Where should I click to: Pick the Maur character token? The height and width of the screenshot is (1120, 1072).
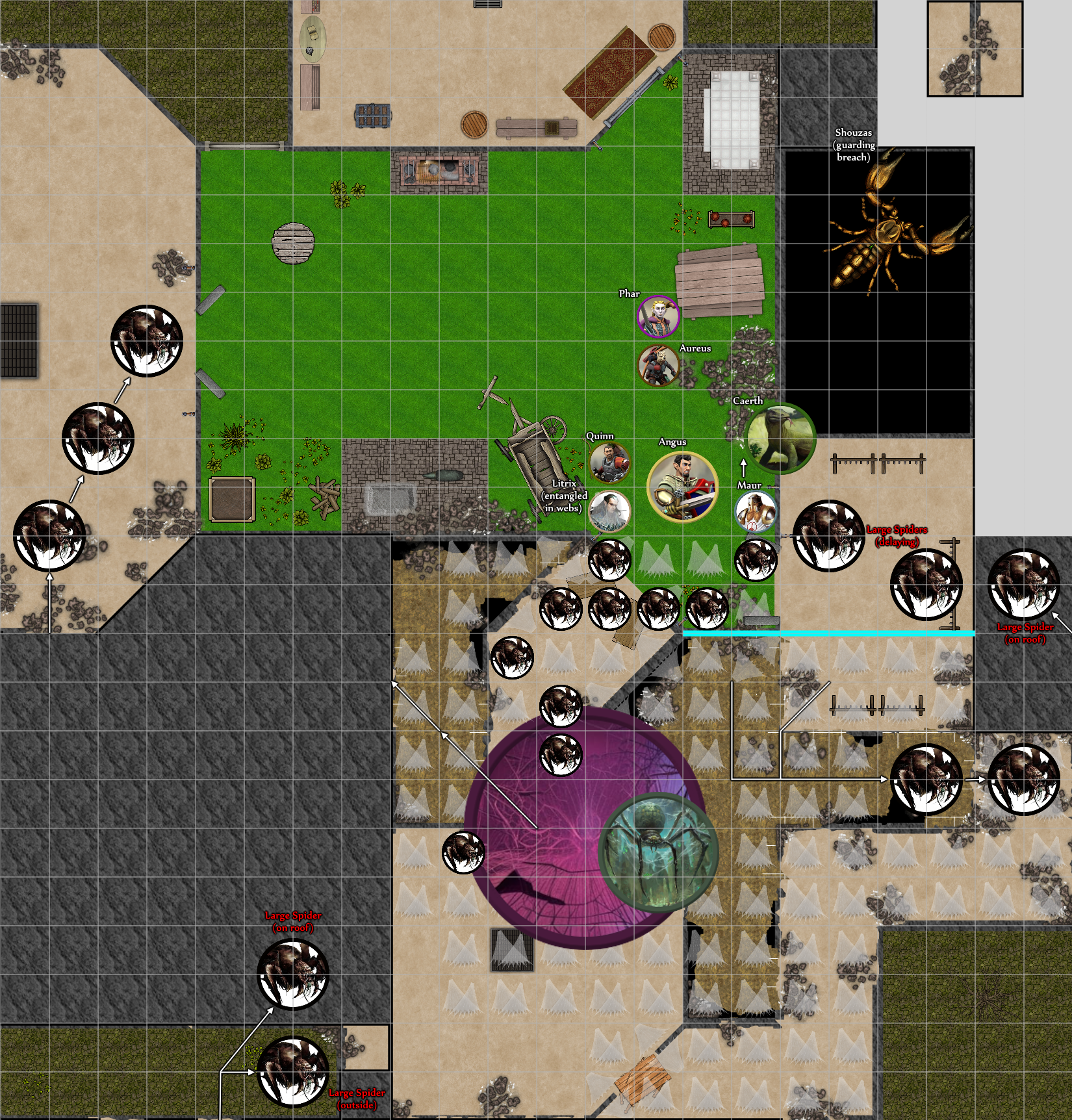pos(756,511)
